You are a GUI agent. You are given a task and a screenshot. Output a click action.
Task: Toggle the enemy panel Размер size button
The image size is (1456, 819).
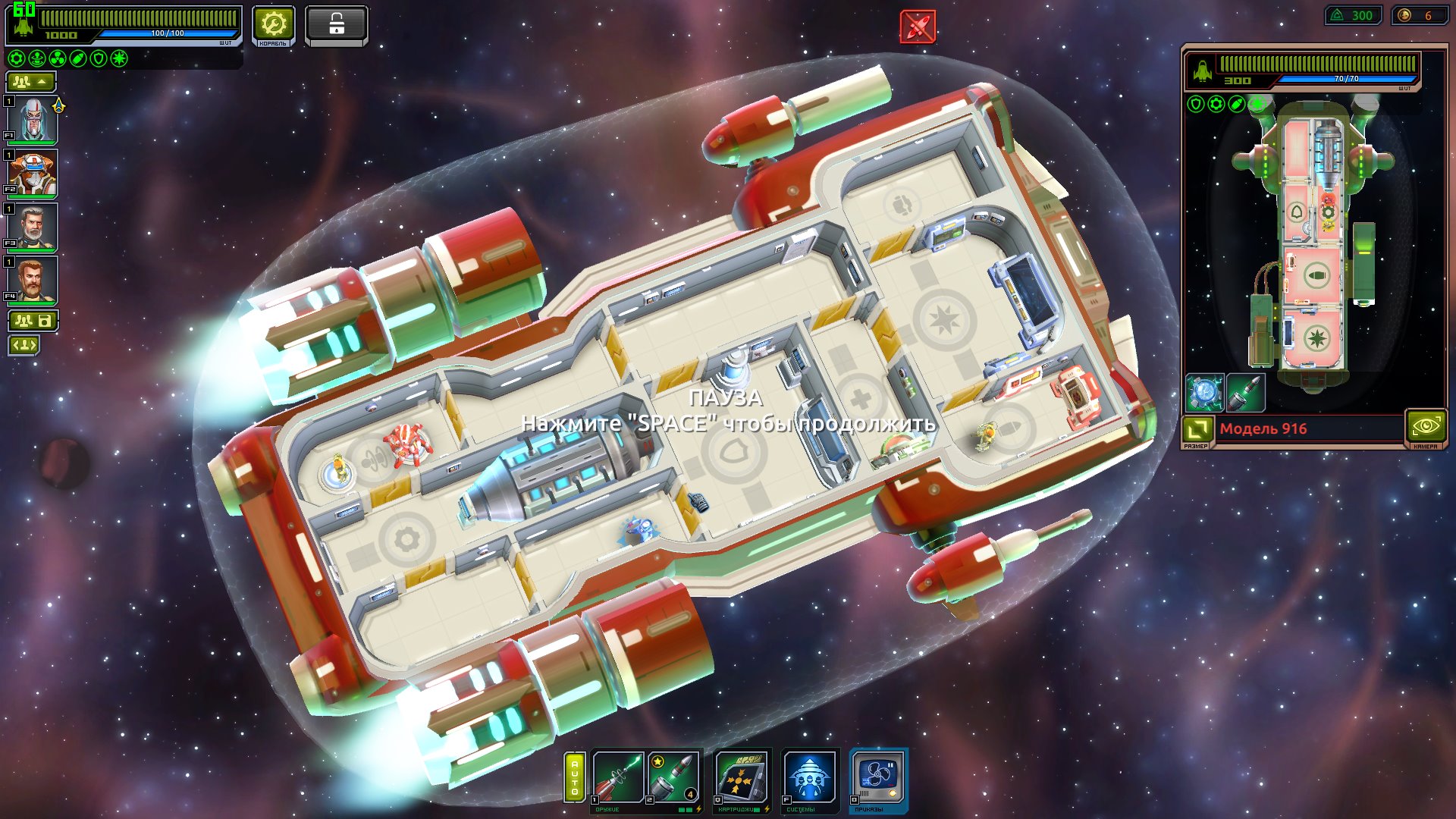click(x=1197, y=429)
